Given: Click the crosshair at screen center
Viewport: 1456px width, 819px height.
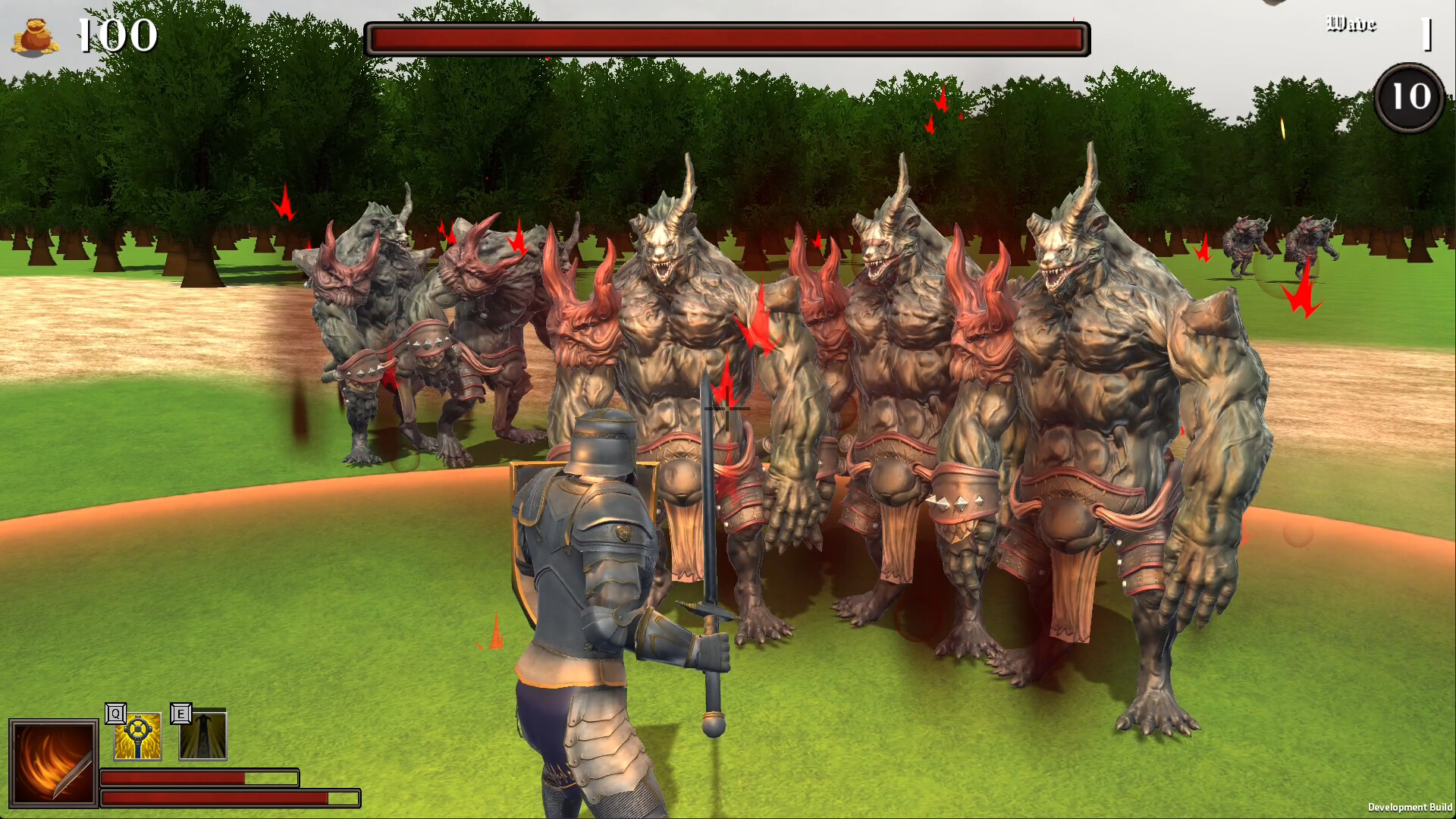Looking at the screenshot, I should 728,409.
